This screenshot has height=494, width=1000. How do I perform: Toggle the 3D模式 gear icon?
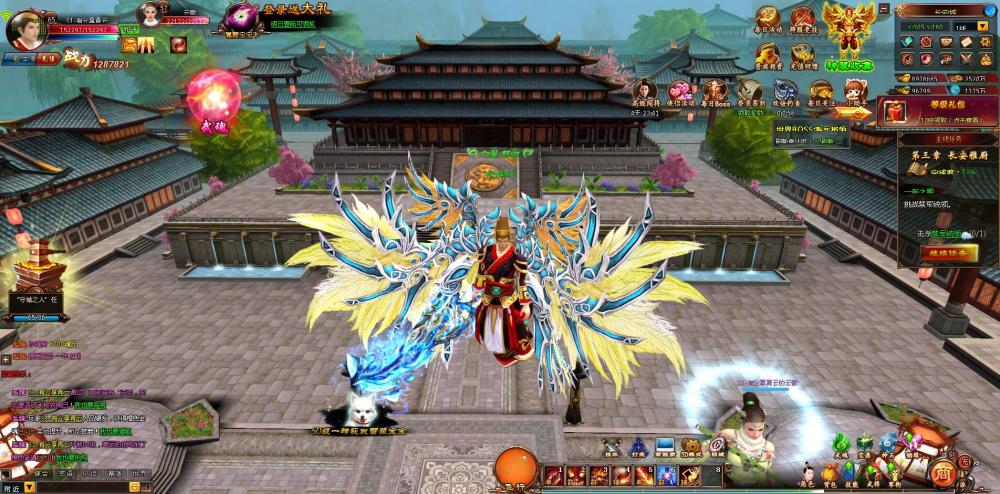coord(690,446)
